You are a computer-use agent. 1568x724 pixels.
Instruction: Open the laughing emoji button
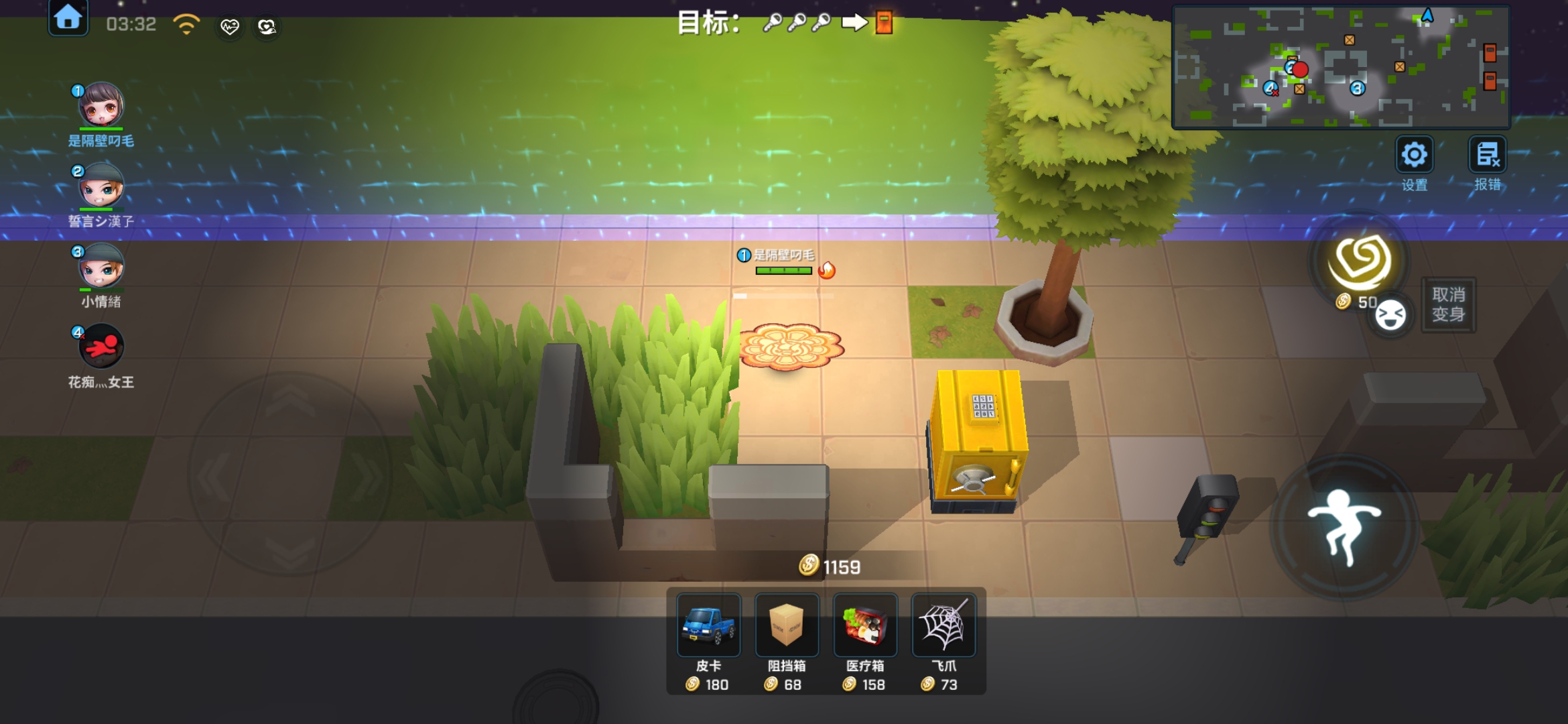pyautogui.click(x=1390, y=315)
